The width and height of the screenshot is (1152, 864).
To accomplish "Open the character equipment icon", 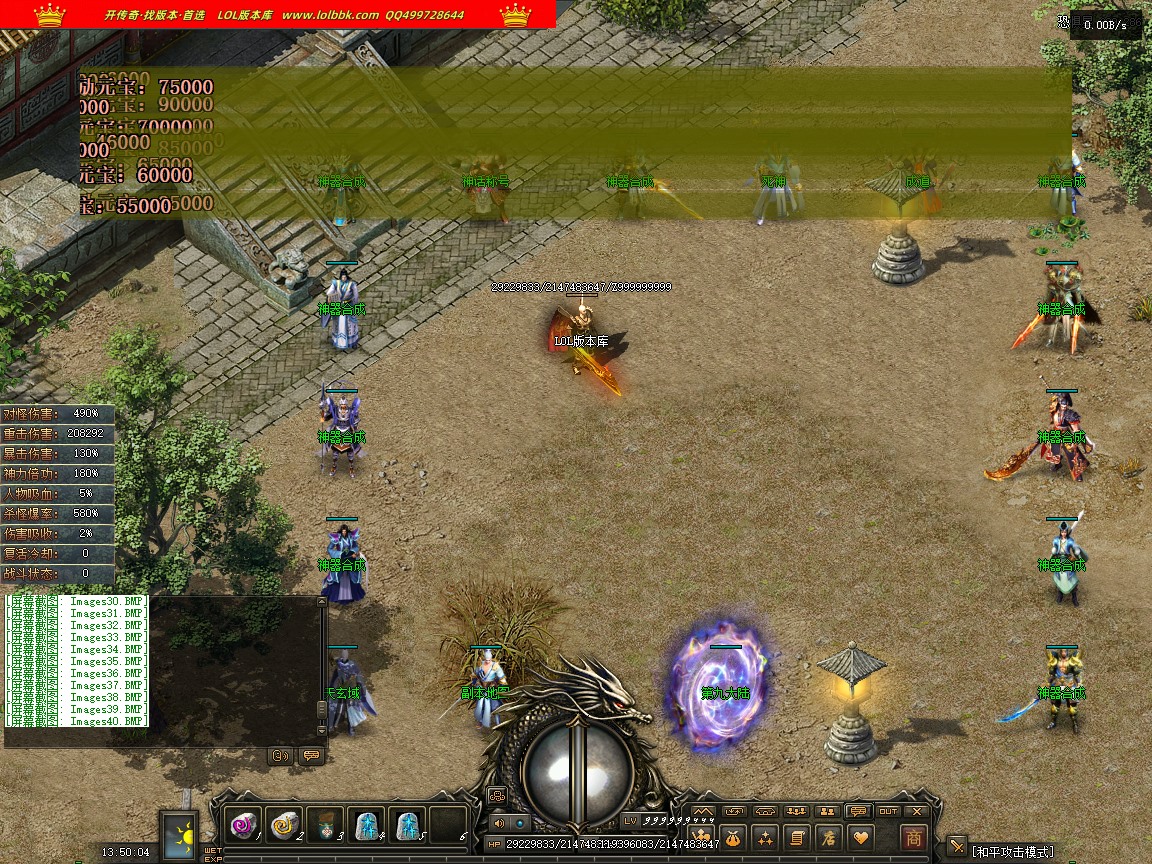I will 701,838.
